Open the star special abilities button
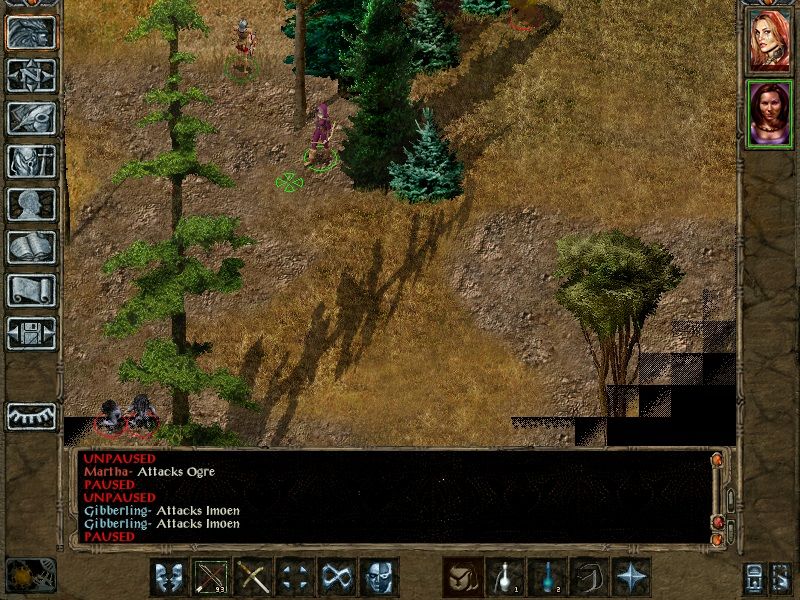Screen dimensions: 800x600 click(x=631, y=577)
